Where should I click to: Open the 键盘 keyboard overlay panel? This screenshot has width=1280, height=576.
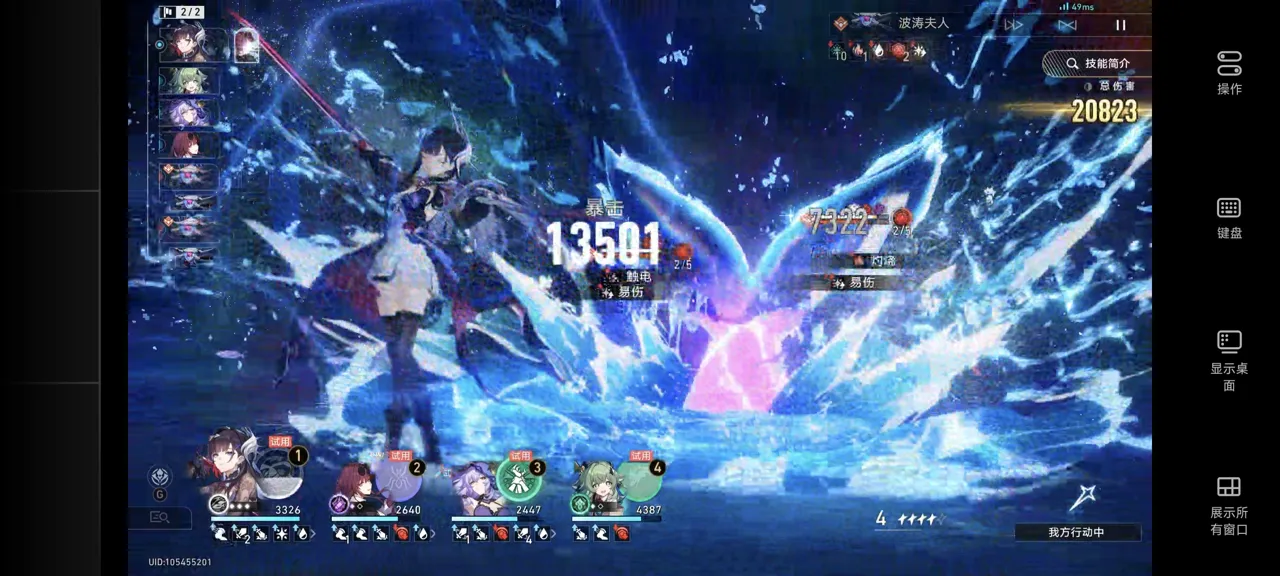(x=1229, y=217)
